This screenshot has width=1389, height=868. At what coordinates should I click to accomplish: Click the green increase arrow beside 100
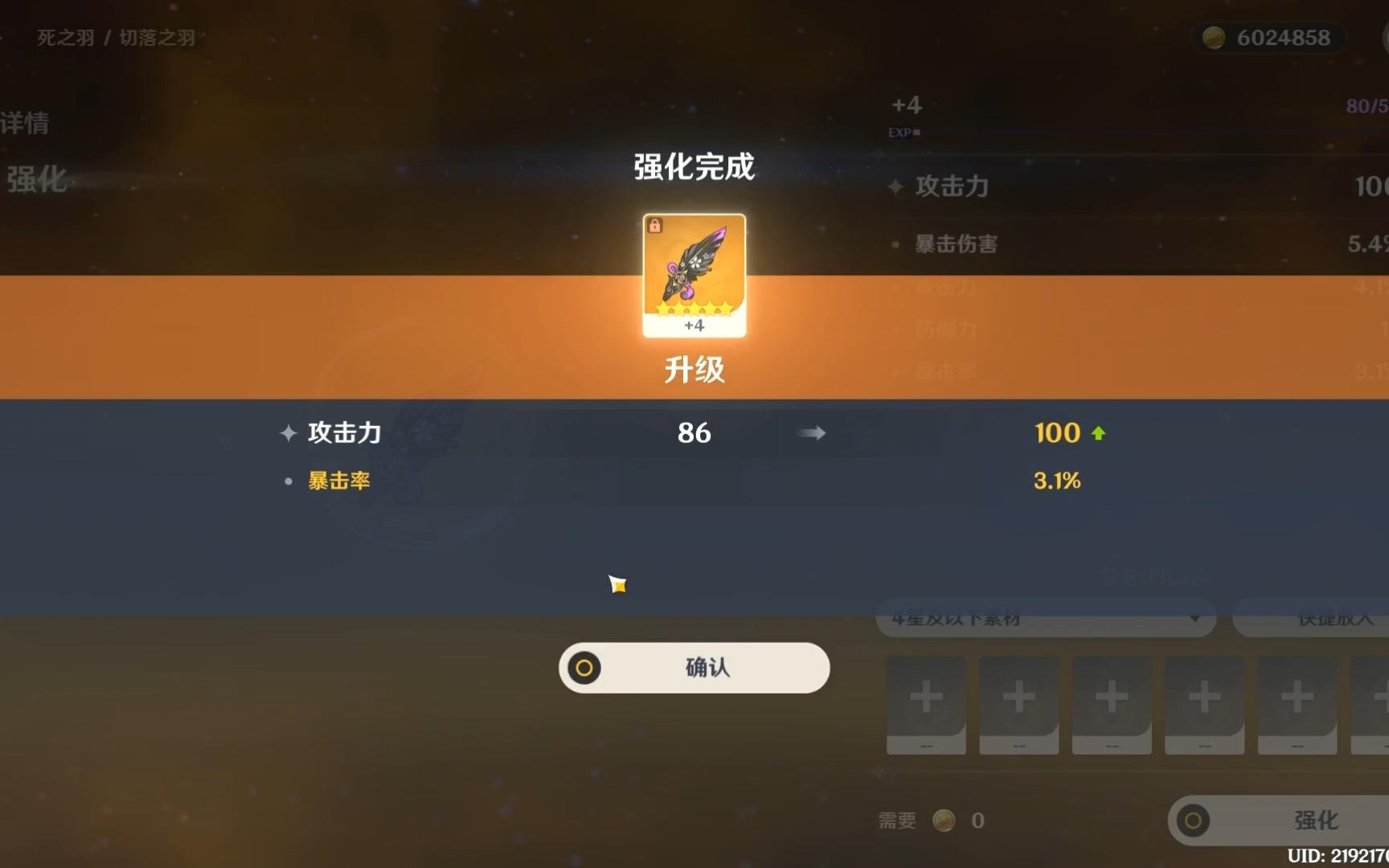1100,432
